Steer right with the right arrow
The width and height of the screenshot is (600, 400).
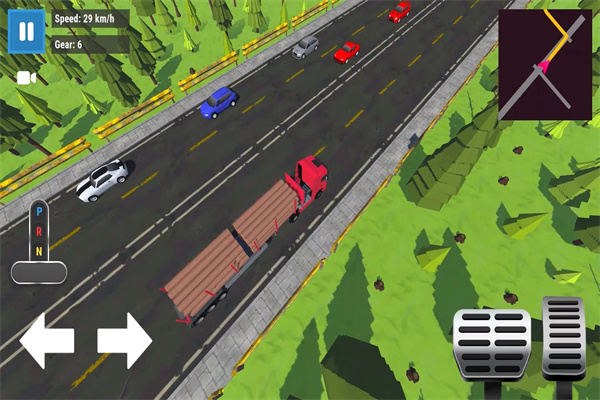pos(124,340)
